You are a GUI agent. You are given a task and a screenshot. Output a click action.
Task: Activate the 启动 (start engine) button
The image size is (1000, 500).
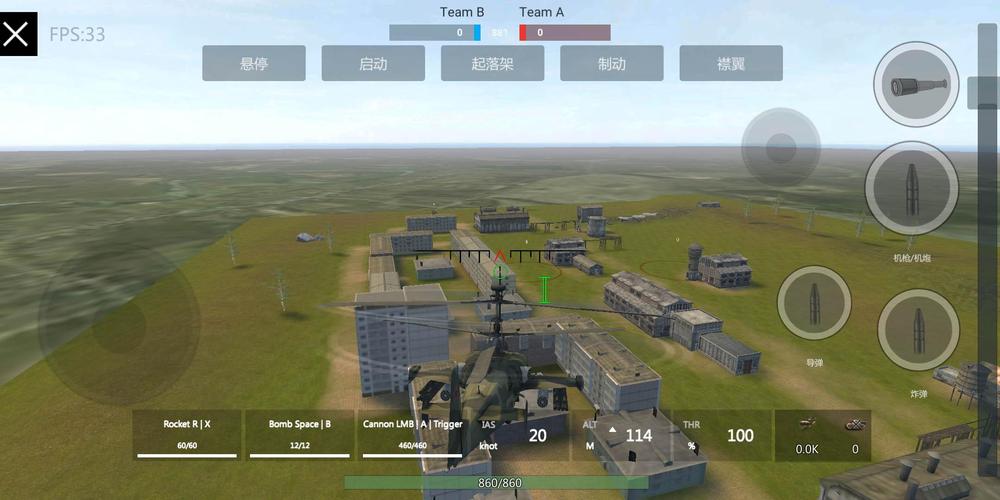coord(372,63)
